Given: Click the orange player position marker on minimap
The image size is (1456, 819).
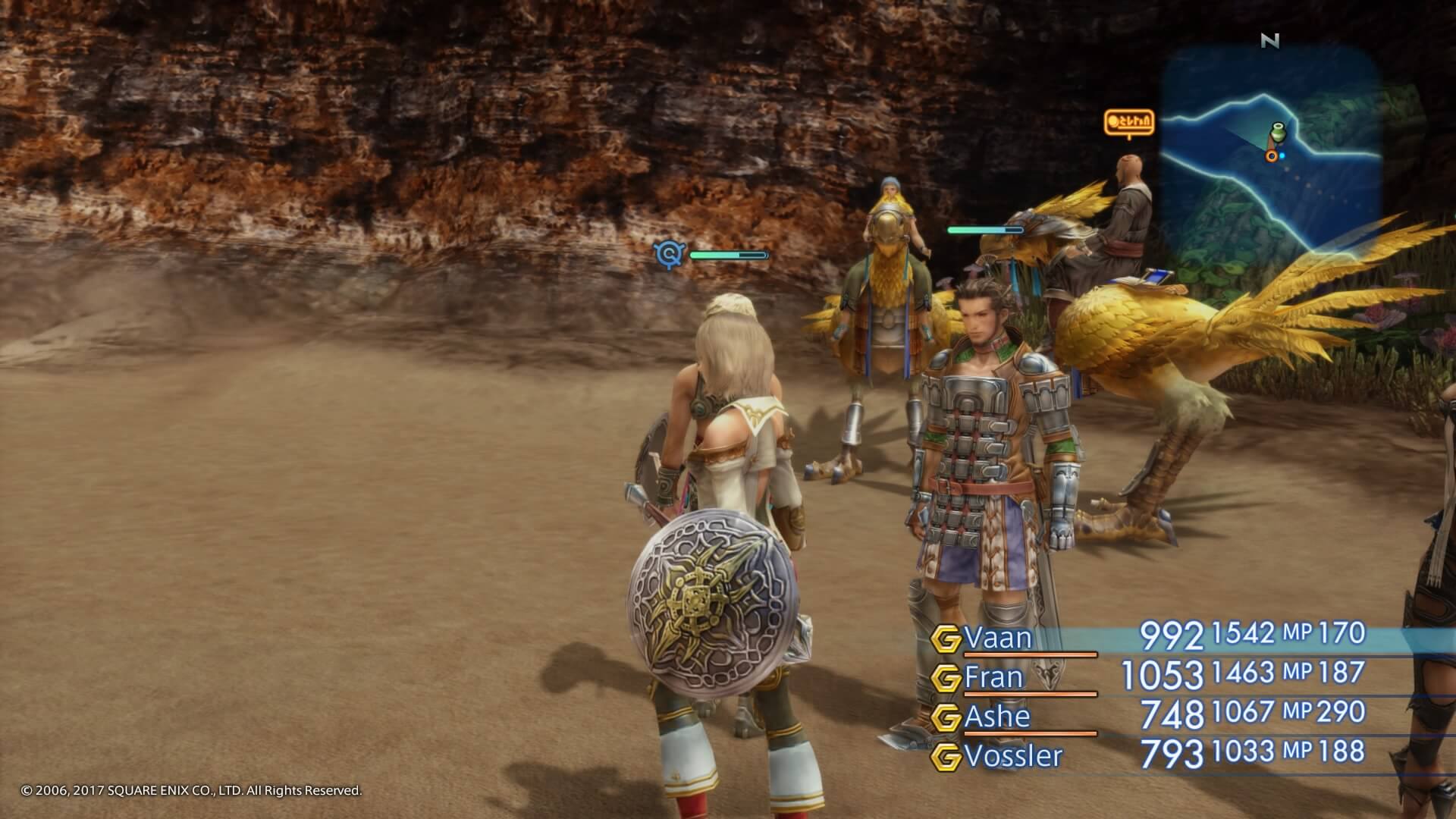Looking at the screenshot, I should pyautogui.click(x=1272, y=156).
